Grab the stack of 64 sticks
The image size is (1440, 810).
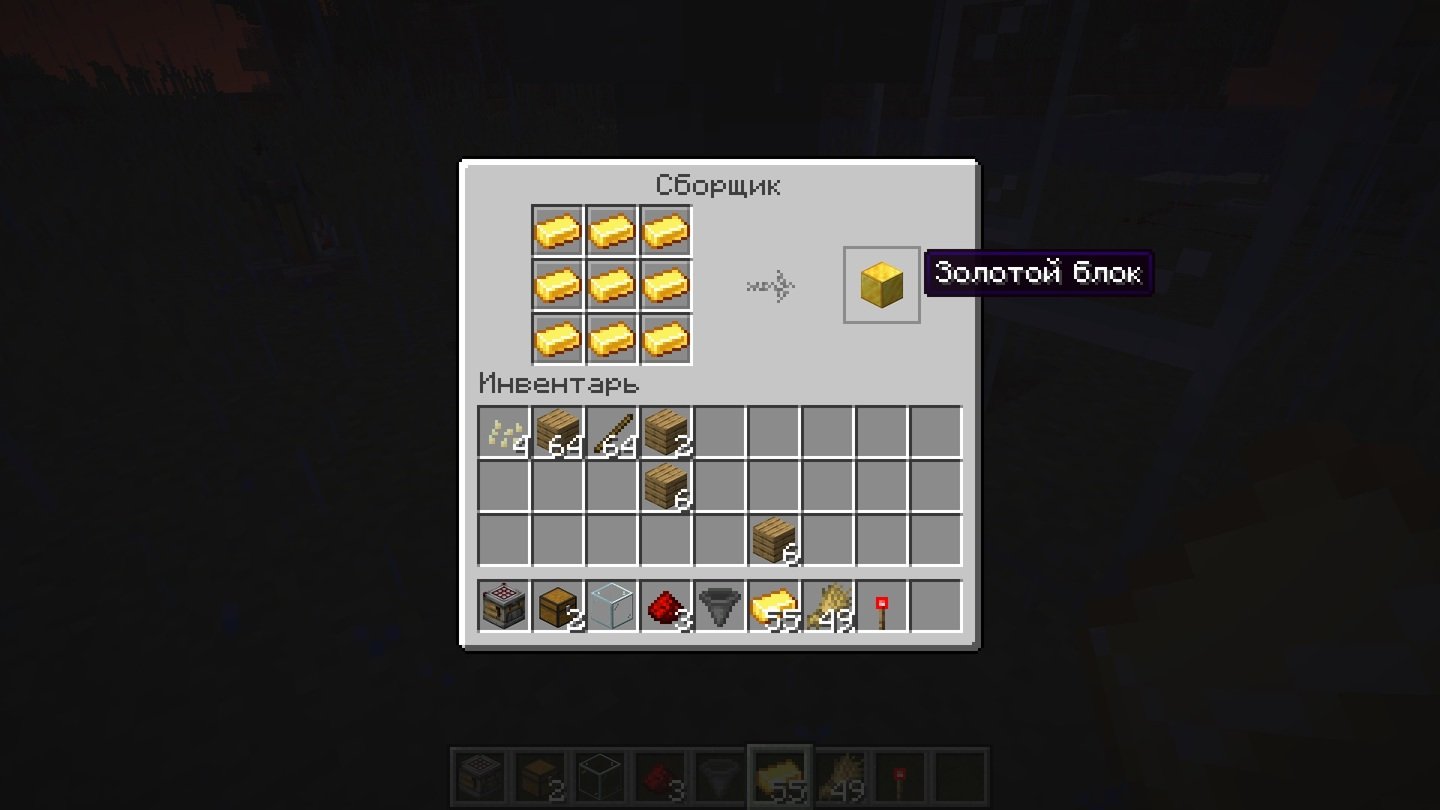tap(612, 432)
